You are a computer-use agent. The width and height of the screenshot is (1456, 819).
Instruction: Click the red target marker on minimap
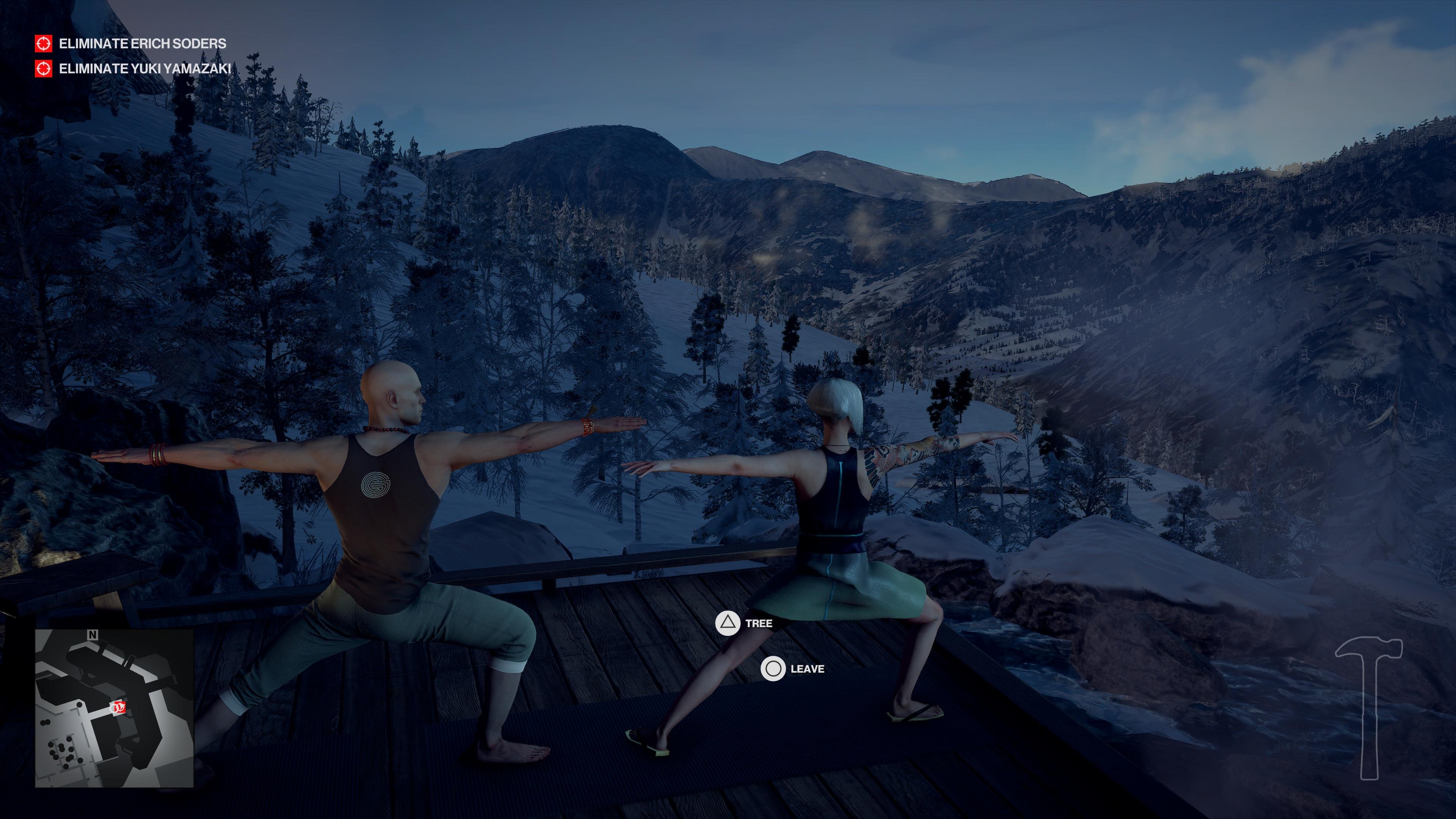click(119, 707)
